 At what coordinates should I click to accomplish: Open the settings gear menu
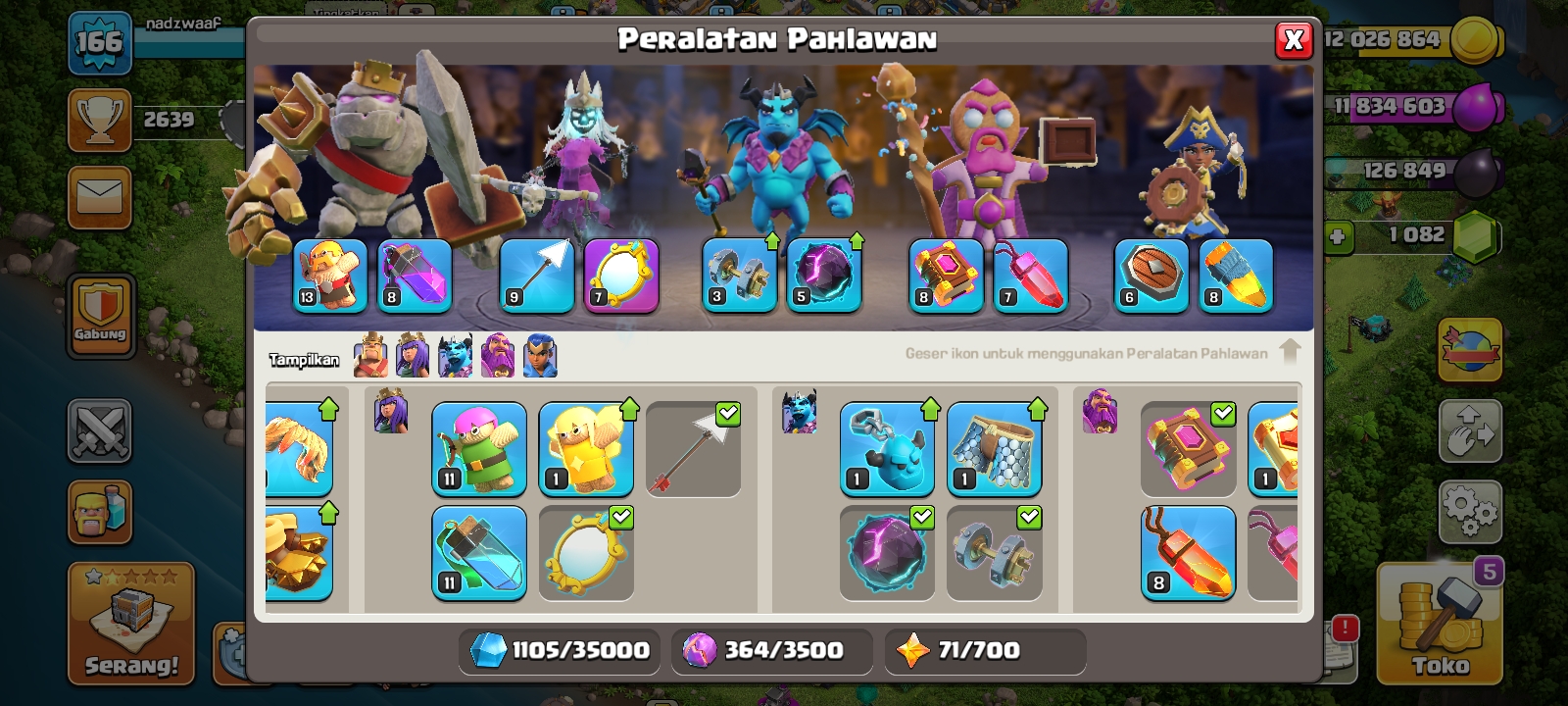coord(1470,511)
